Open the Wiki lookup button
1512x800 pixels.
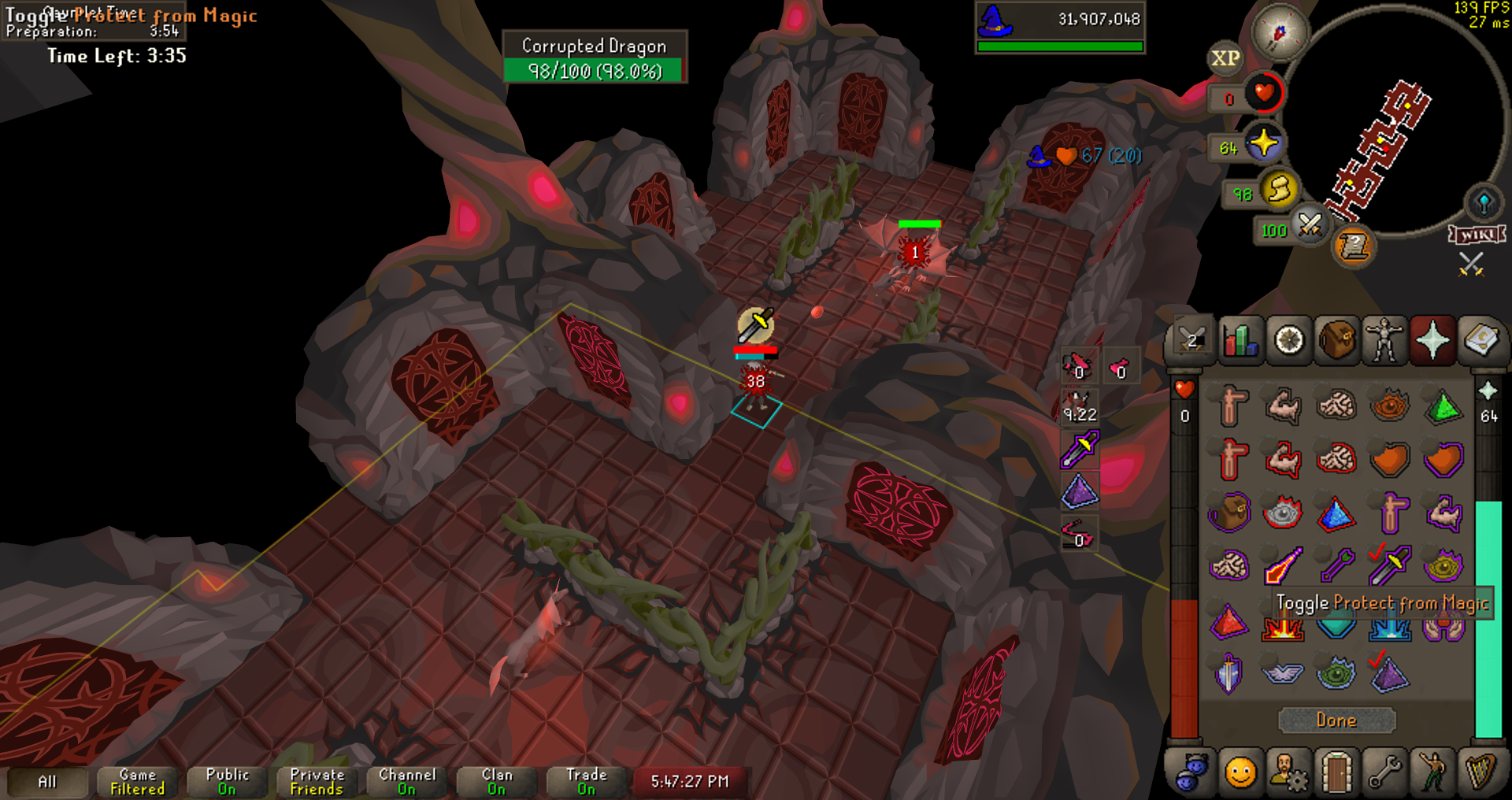click(1477, 235)
